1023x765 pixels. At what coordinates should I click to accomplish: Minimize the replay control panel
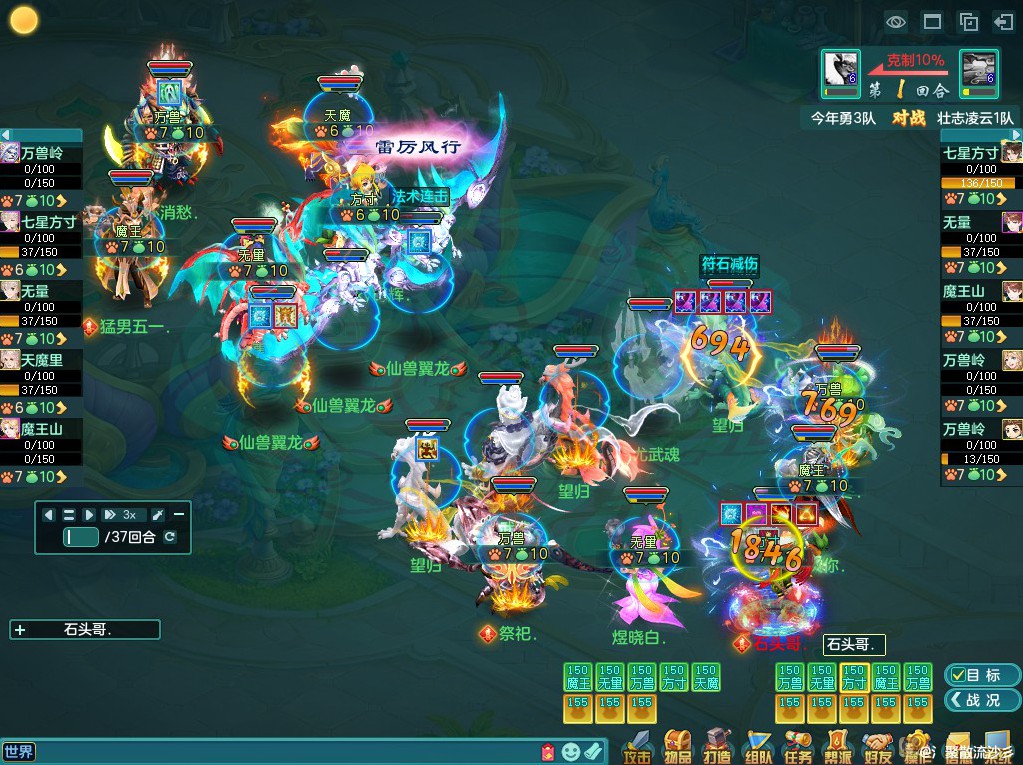click(x=179, y=514)
